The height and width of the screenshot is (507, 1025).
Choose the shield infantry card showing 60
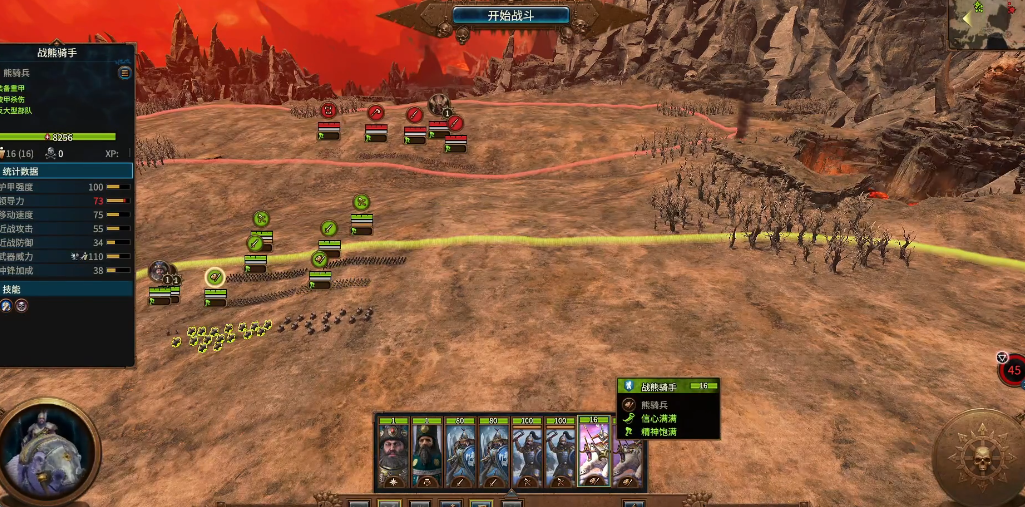tap(460, 452)
